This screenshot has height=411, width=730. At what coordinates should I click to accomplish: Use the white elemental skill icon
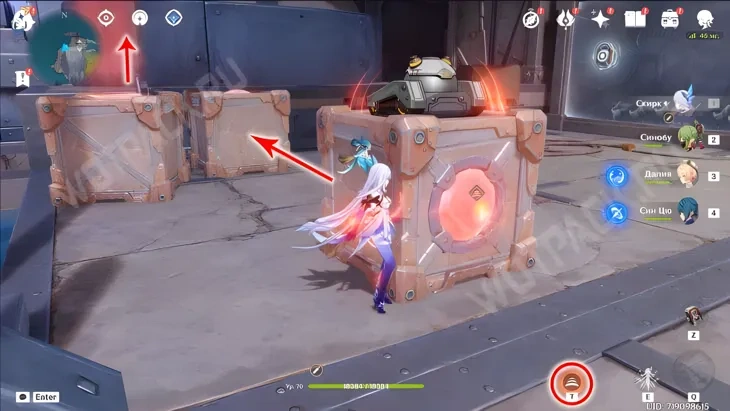647,380
